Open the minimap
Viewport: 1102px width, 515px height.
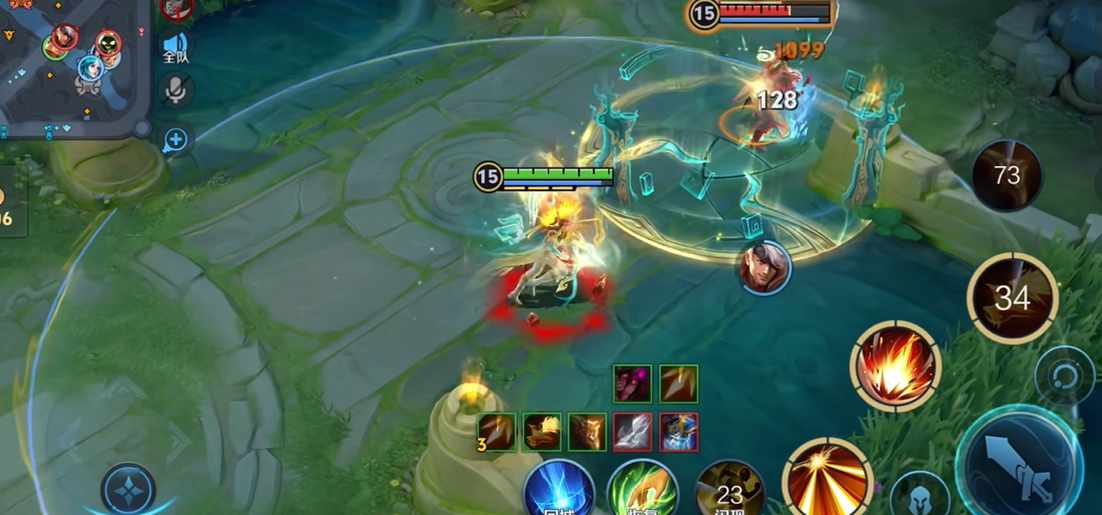(72, 65)
